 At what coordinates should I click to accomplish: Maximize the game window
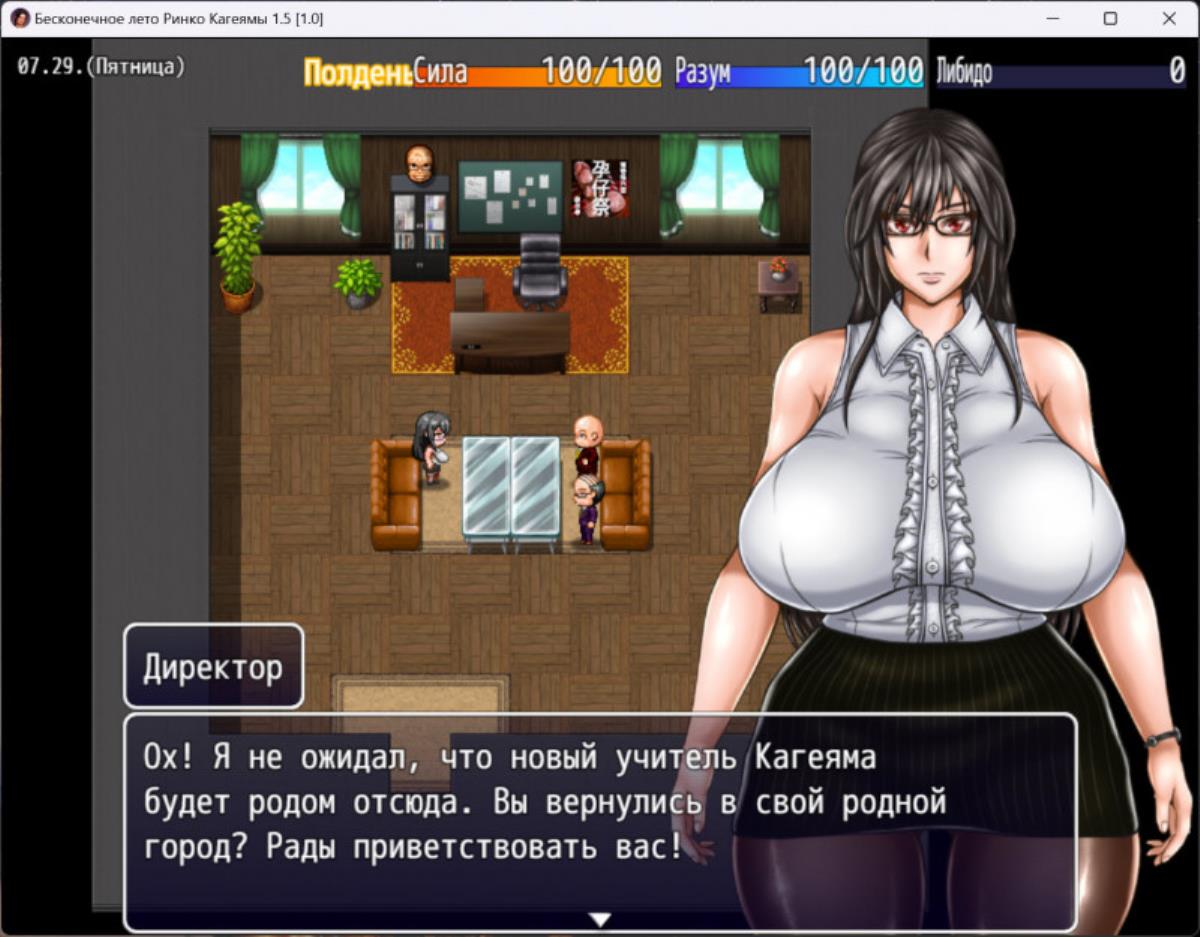[1110, 18]
